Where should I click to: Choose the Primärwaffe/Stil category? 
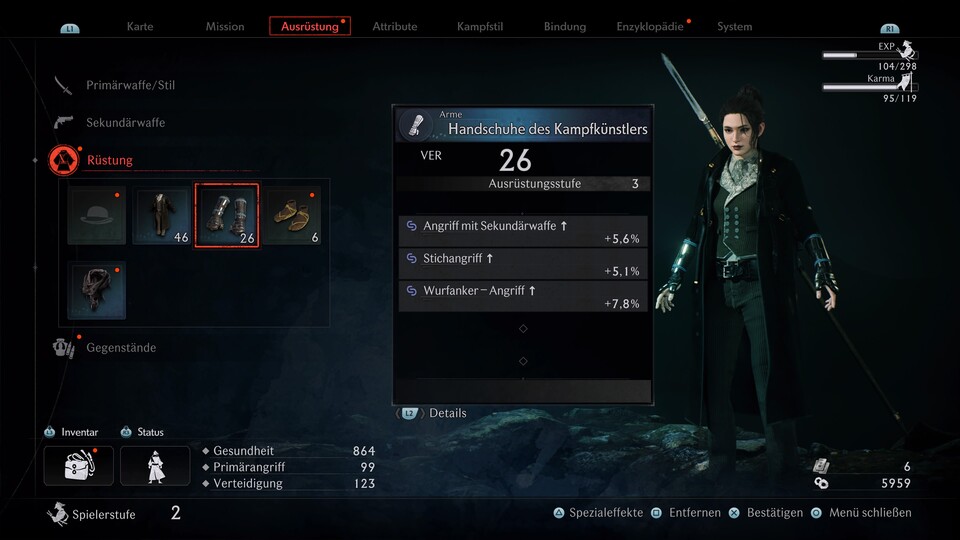point(130,85)
